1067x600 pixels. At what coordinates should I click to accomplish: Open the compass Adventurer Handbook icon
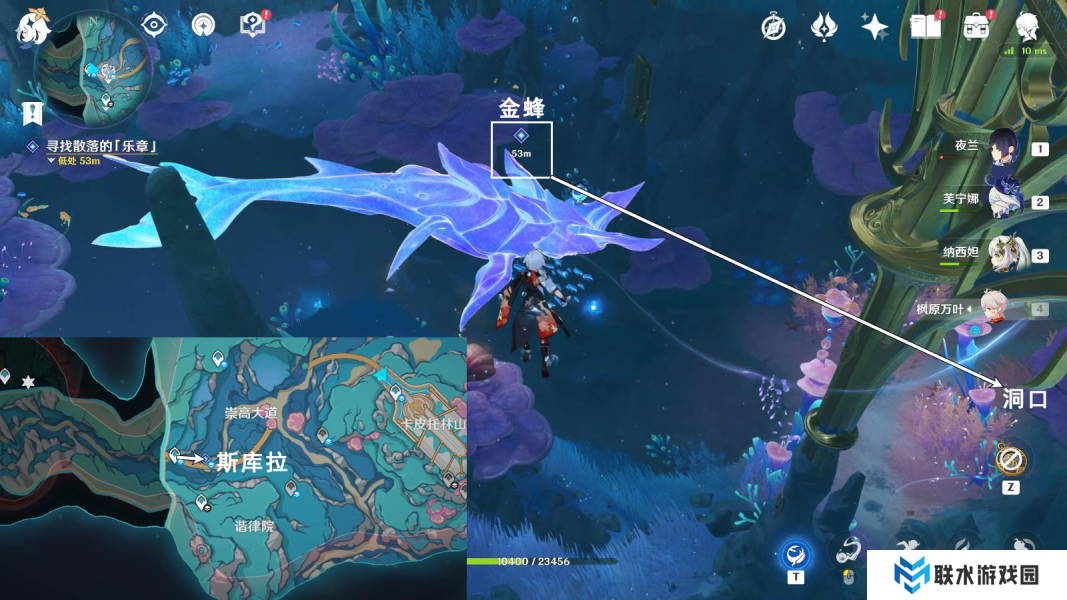click(x=772, y=27)
